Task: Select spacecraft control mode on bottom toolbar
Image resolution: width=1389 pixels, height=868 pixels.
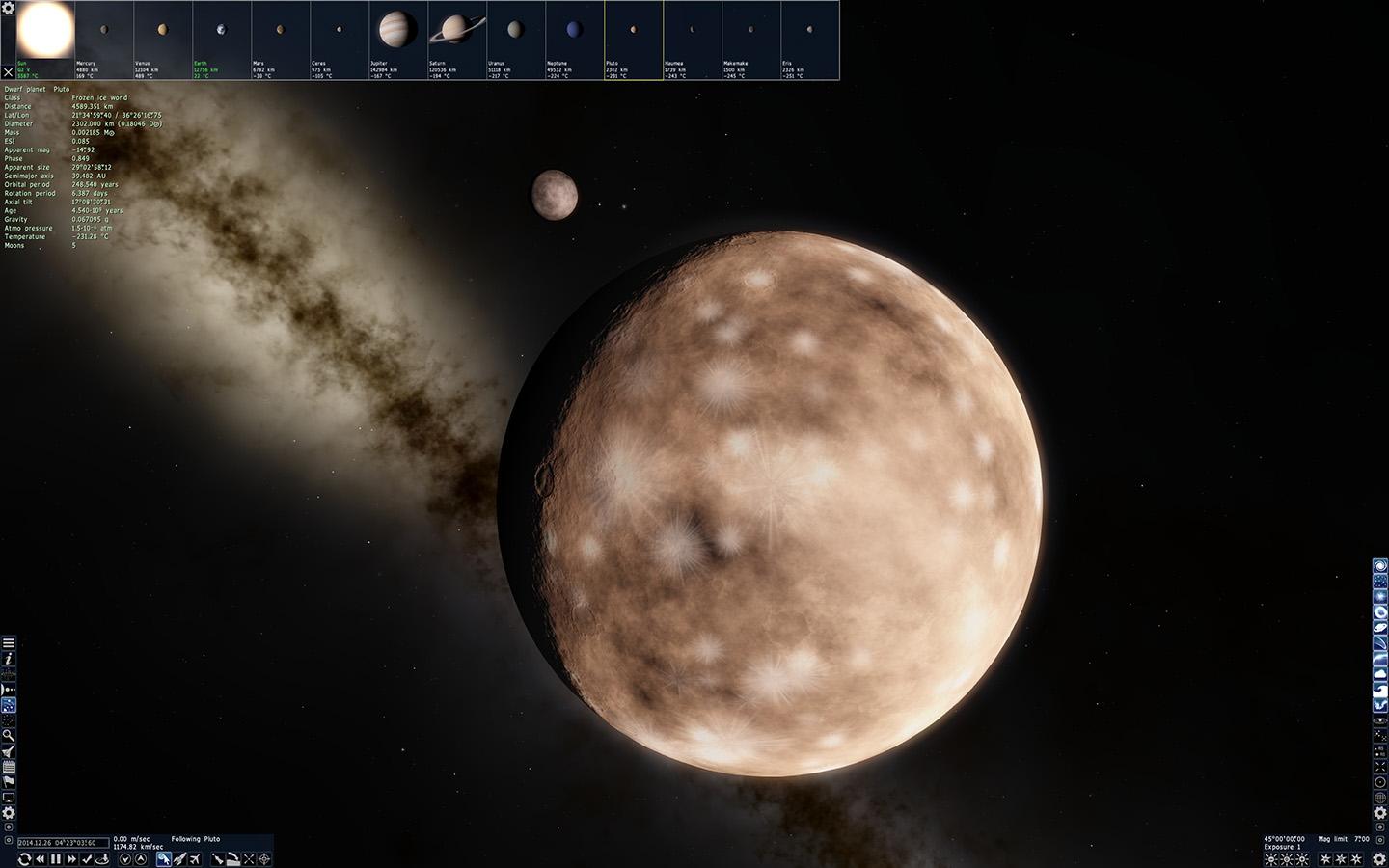Action: [x=179, y=858]
